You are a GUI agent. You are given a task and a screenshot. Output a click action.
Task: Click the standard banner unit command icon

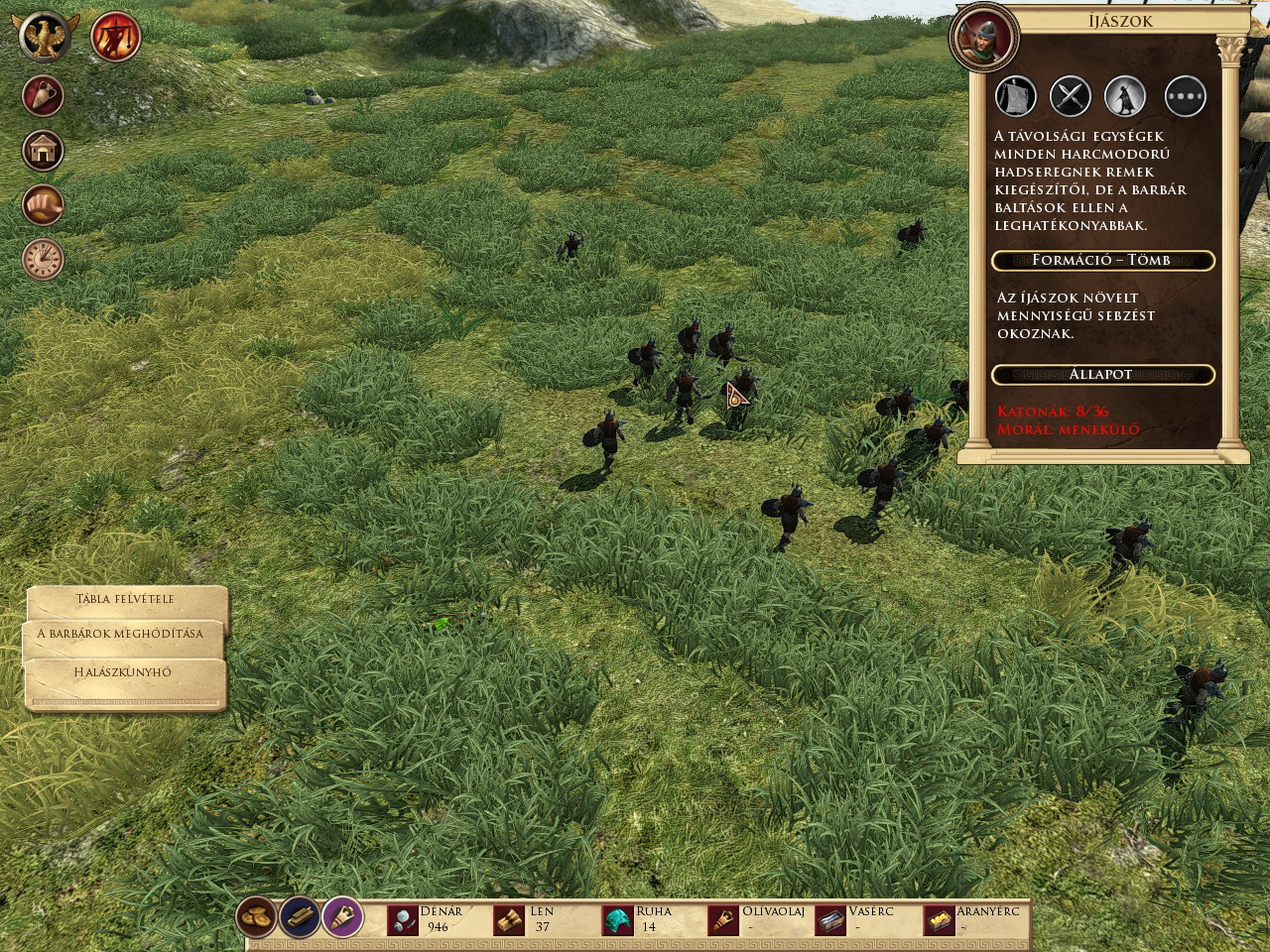1015,96
